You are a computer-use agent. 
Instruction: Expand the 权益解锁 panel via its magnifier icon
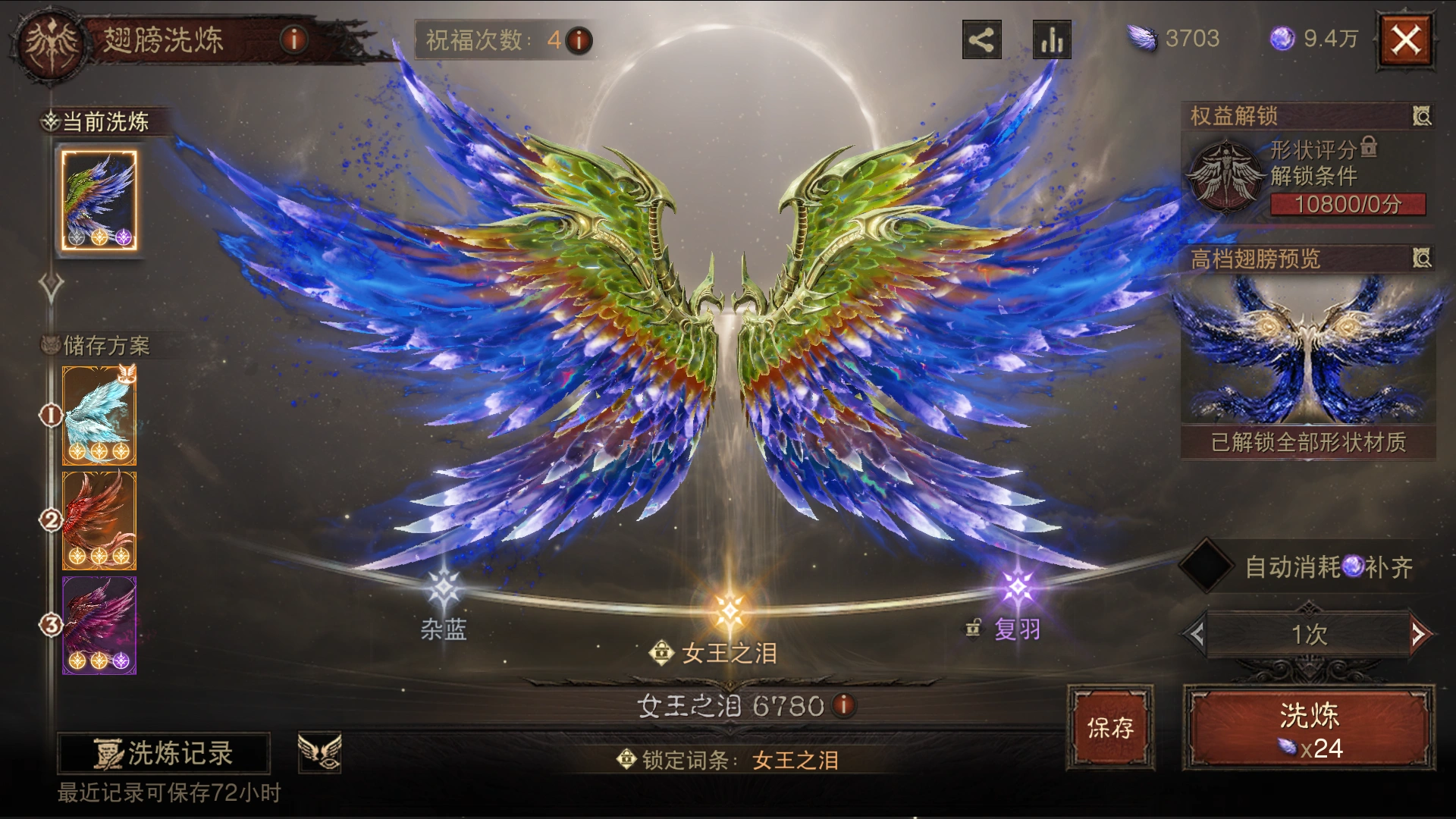pos(1423,116)
